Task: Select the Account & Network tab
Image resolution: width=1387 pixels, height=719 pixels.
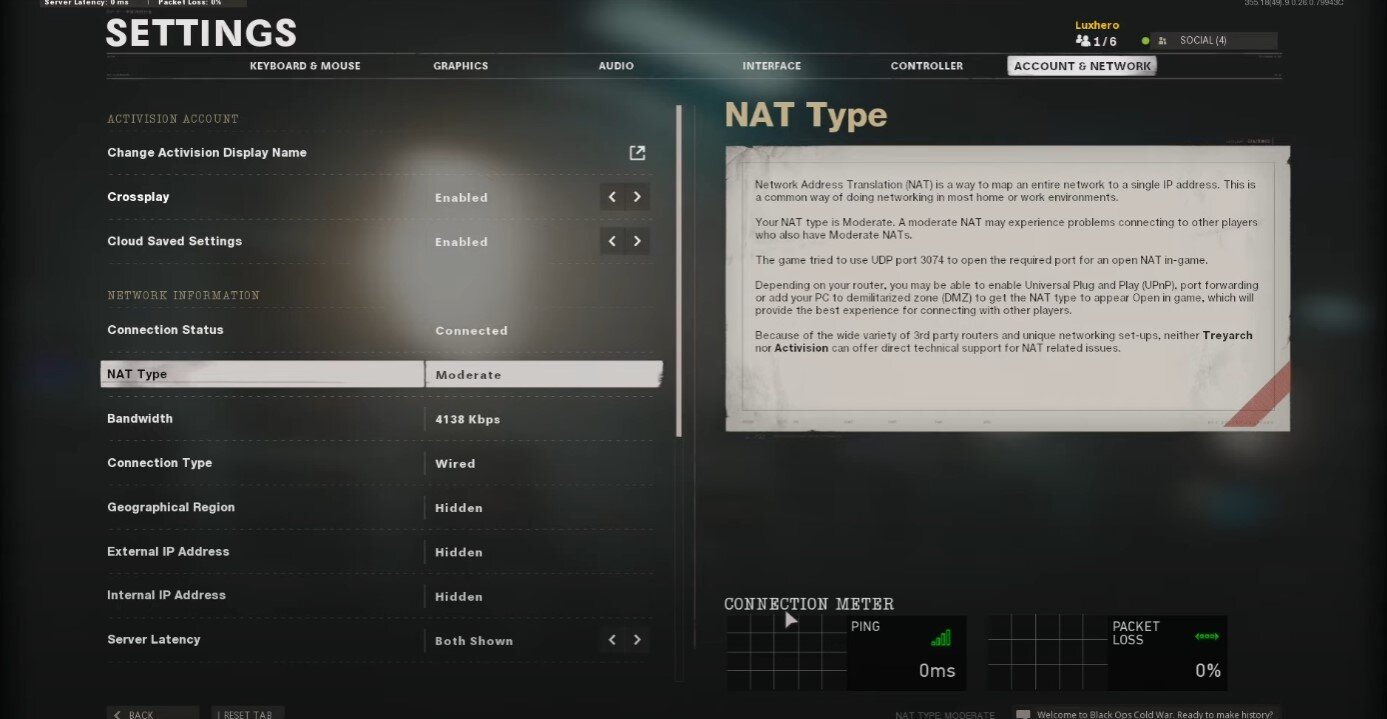Action: [1082, 66]
